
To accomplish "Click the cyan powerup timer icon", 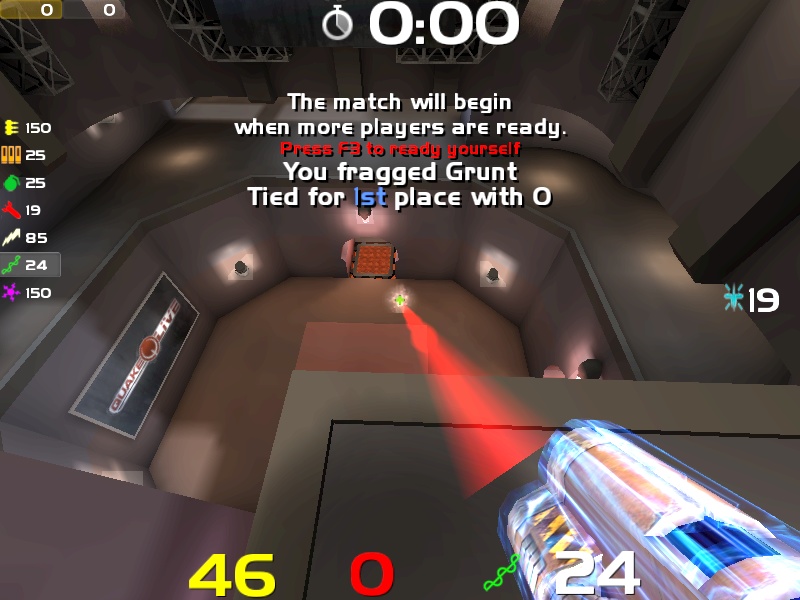I will (x=734, y=298).
